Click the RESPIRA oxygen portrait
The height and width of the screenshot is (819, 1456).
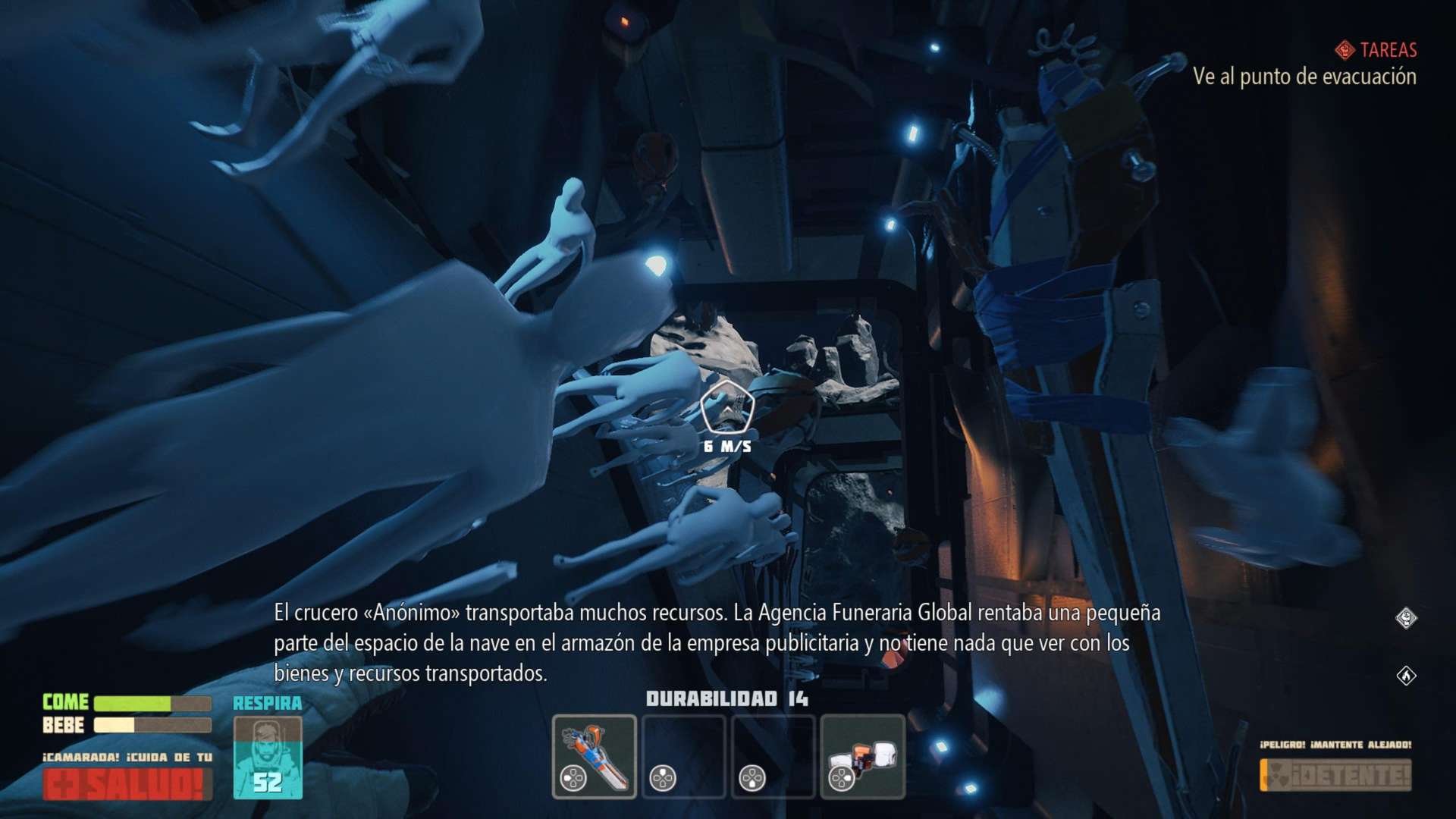coord(268,757)
